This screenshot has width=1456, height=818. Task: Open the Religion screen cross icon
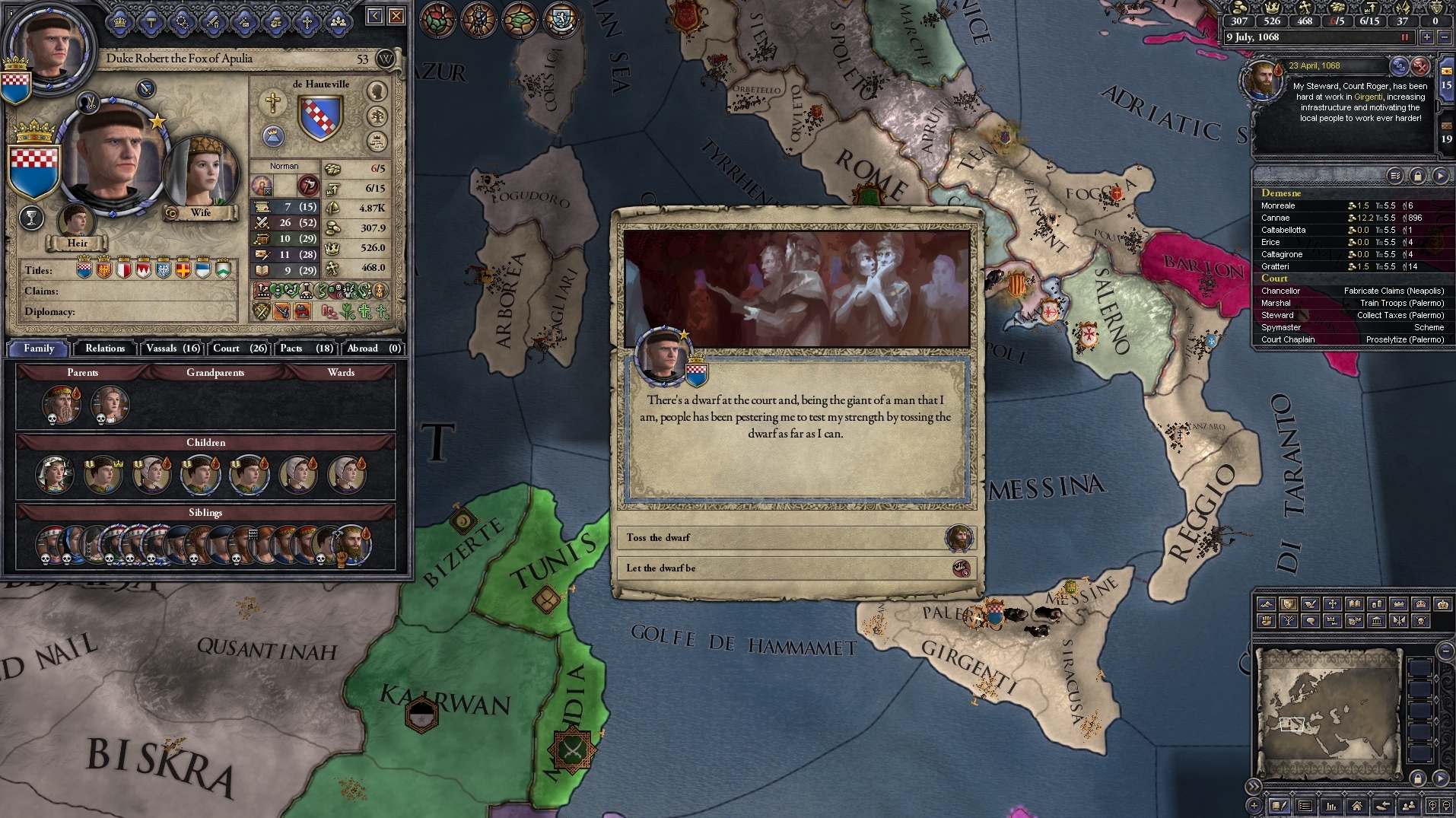[307, 21]
